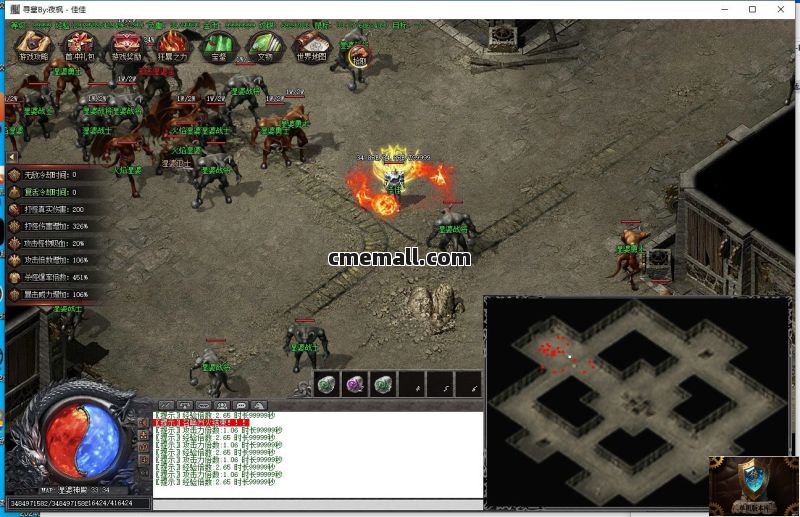Select the 打怪伤害增加 stat row
800x517 pixels.
pos(50,226)
